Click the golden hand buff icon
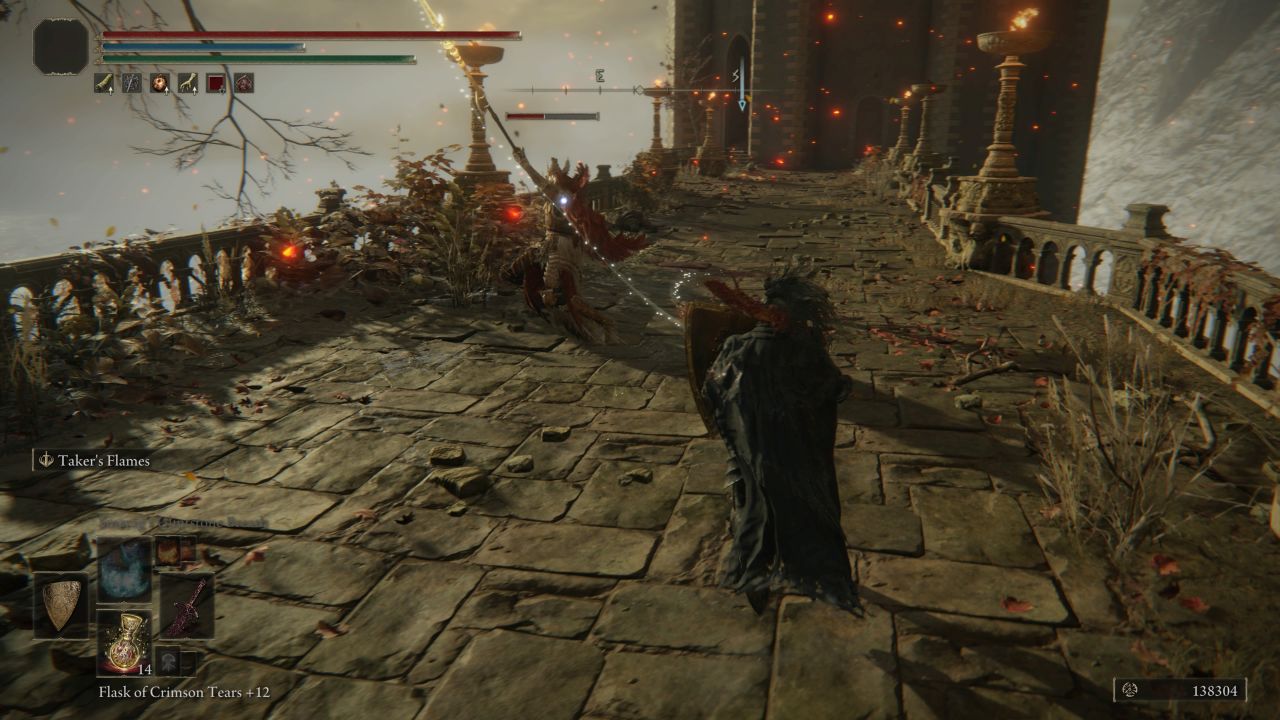Screen dimensions: 1280x720 point(189,82)
